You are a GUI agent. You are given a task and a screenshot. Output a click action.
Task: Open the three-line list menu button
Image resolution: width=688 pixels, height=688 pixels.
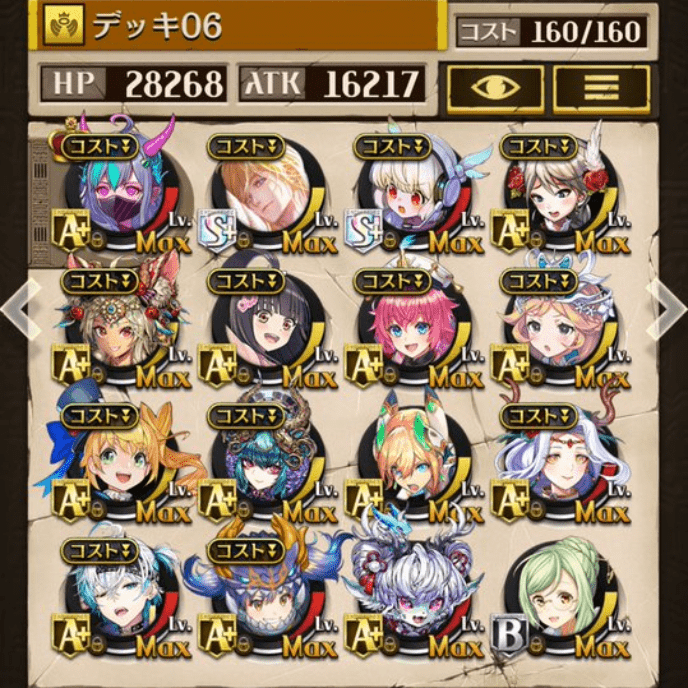[x=601, y=86]
